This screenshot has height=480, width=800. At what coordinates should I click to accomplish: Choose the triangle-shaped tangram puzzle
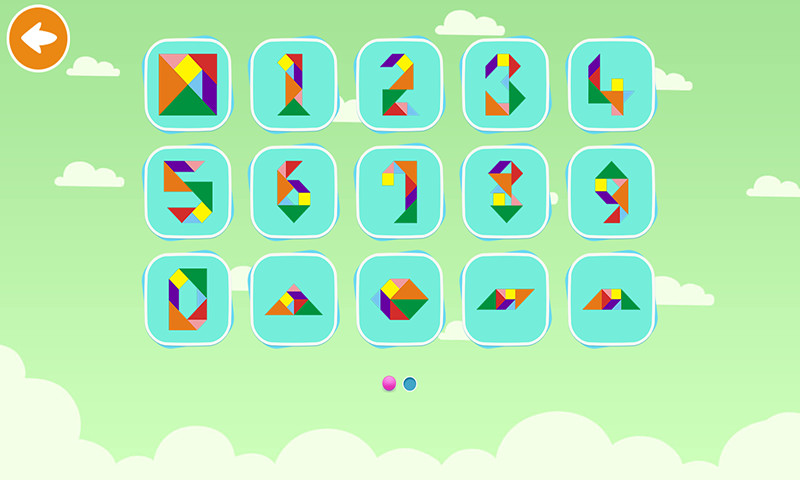point(293,299)
